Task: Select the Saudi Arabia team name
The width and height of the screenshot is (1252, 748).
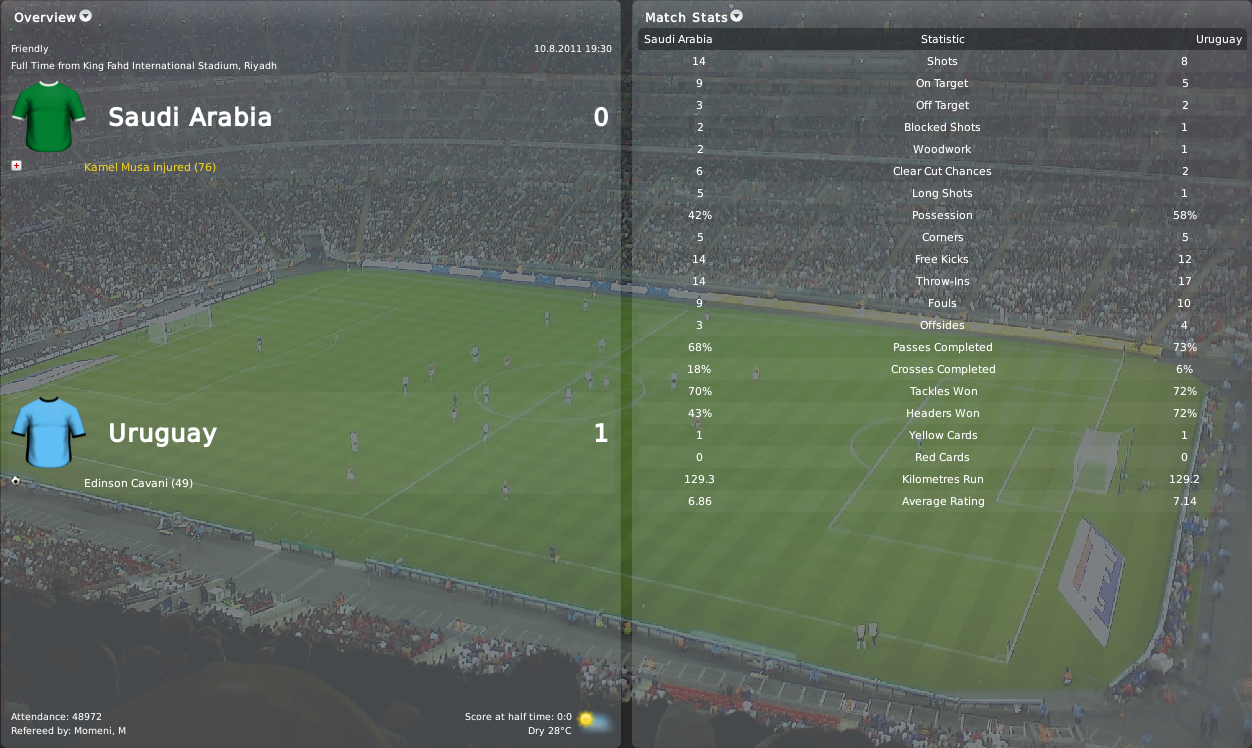Action: coord(190,117)
